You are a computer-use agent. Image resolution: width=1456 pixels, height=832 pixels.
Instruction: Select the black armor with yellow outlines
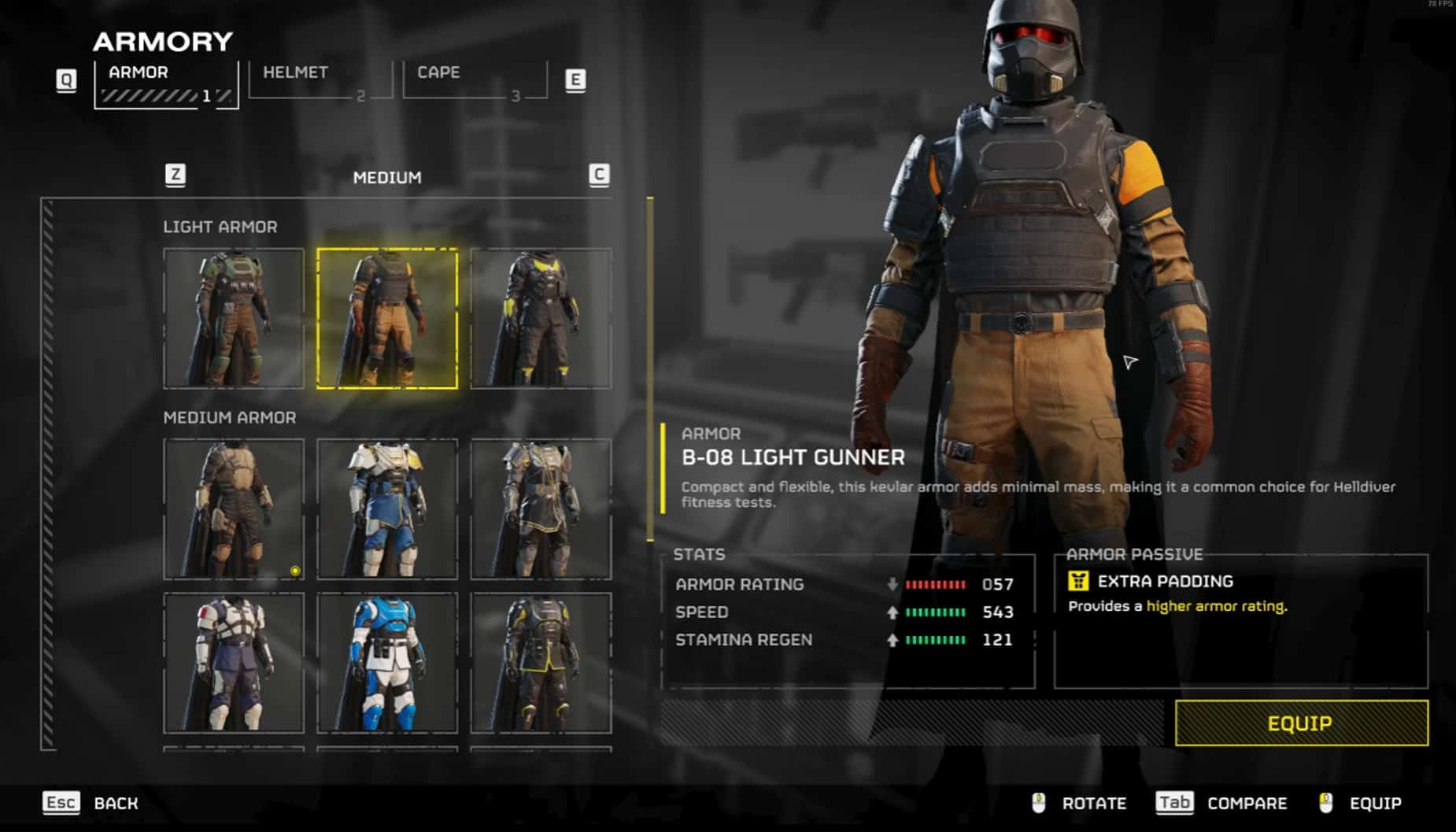[x=541, y=663]
